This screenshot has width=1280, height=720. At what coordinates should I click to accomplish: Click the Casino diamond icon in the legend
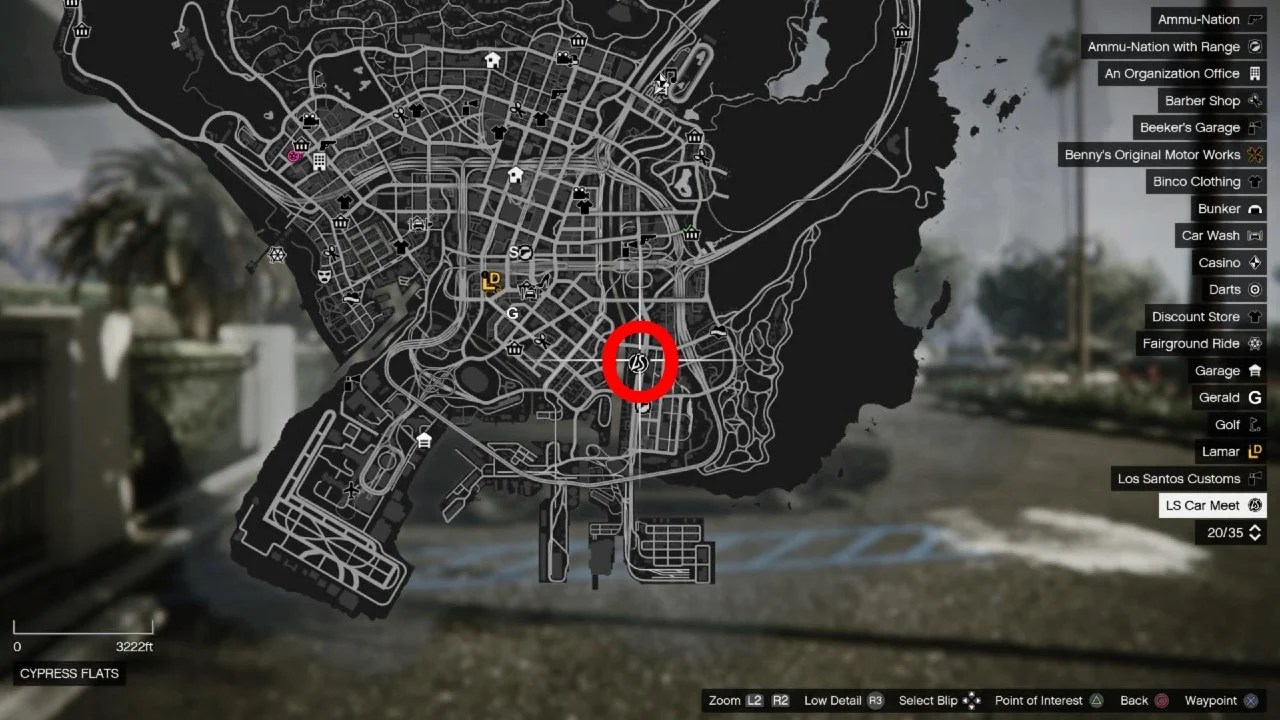(1256, 262)
